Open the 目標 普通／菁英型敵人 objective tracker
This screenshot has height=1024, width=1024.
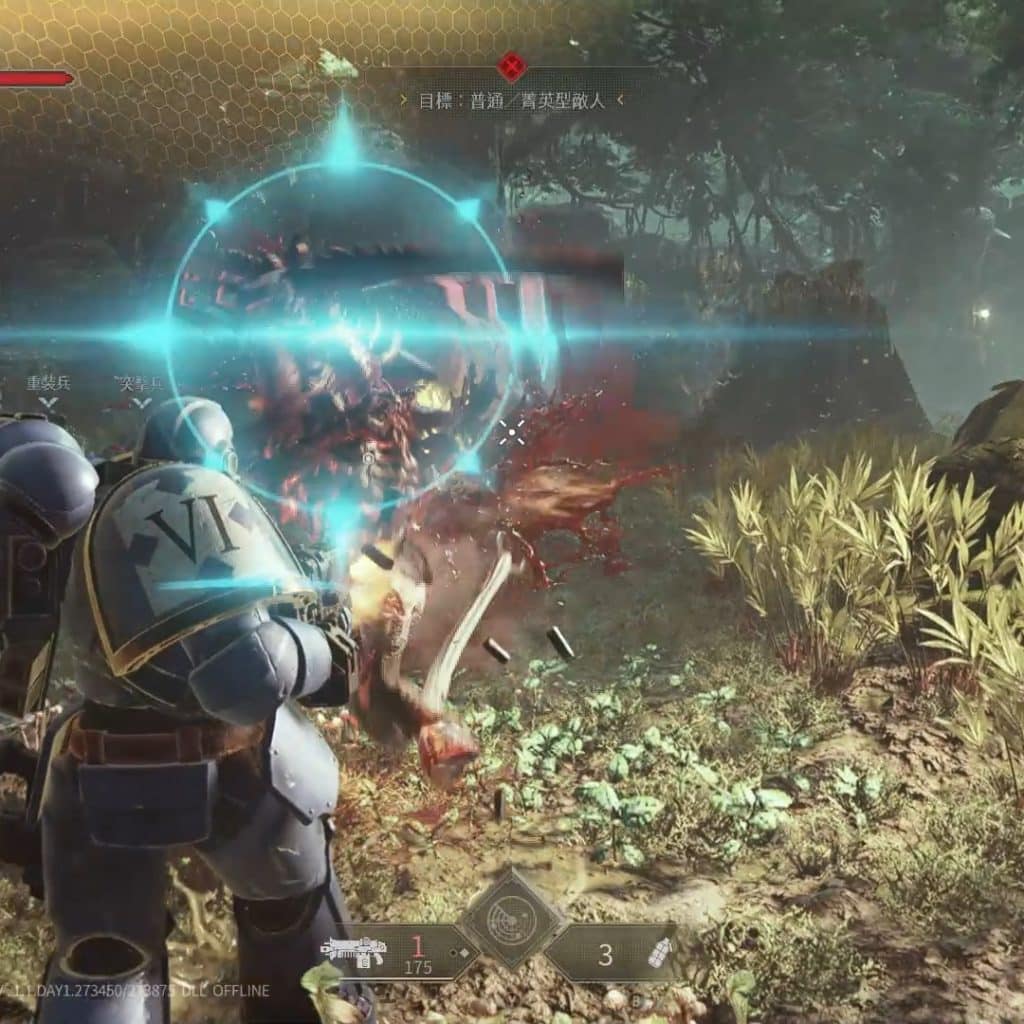[511, 100]
